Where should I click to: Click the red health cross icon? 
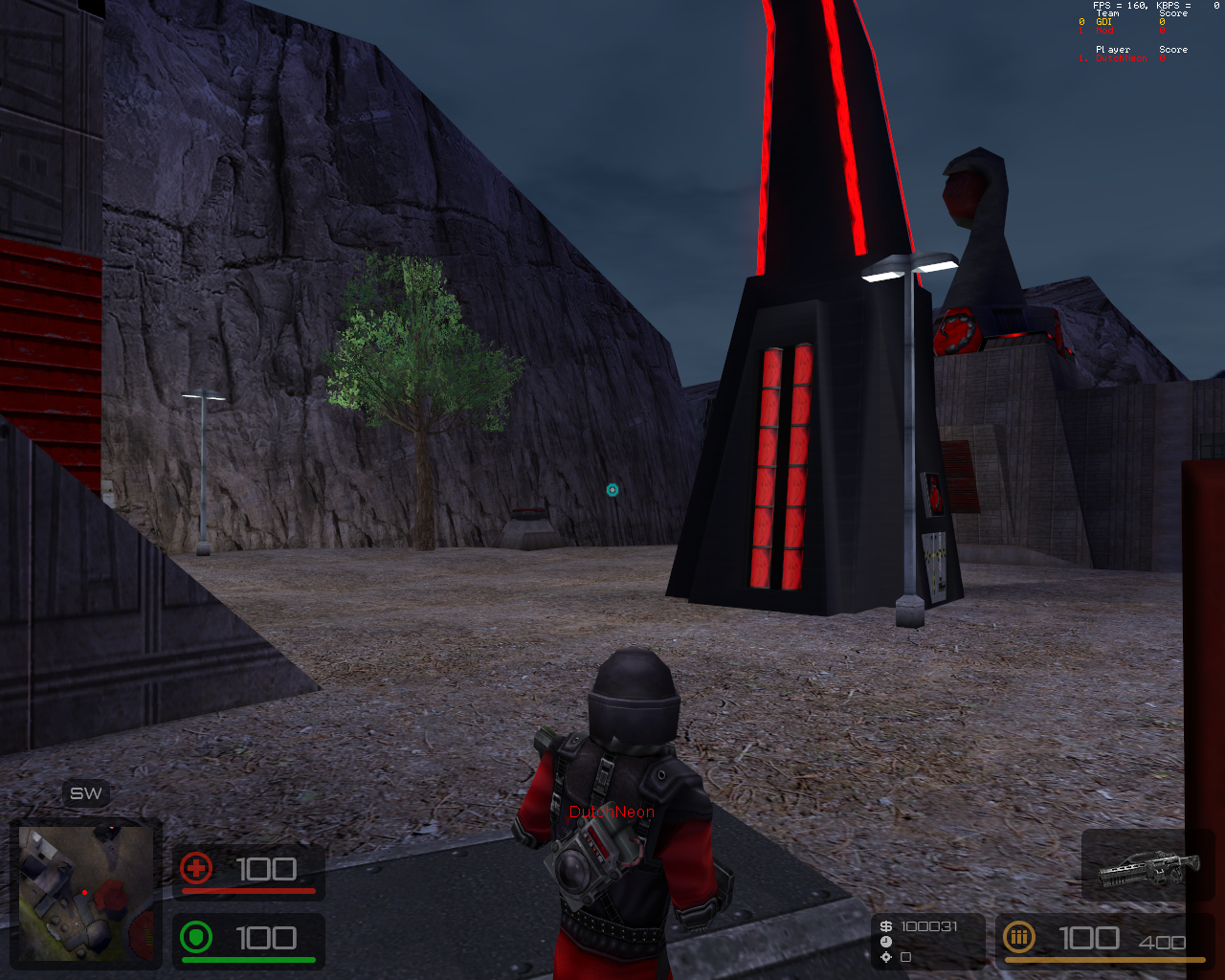coord(196,868)
